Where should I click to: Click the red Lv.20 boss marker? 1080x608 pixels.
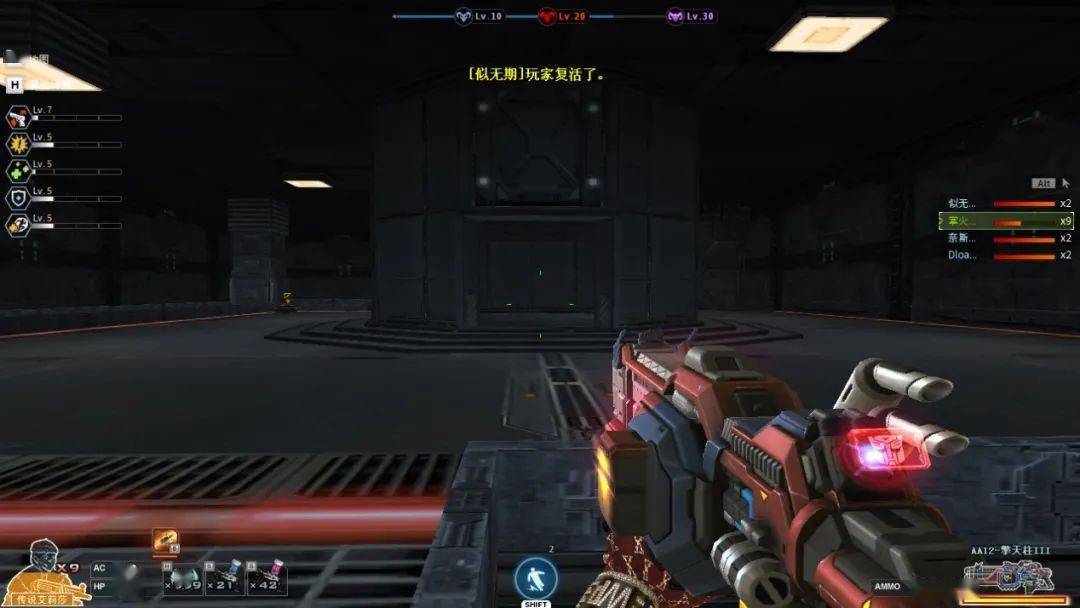point(548,16)
